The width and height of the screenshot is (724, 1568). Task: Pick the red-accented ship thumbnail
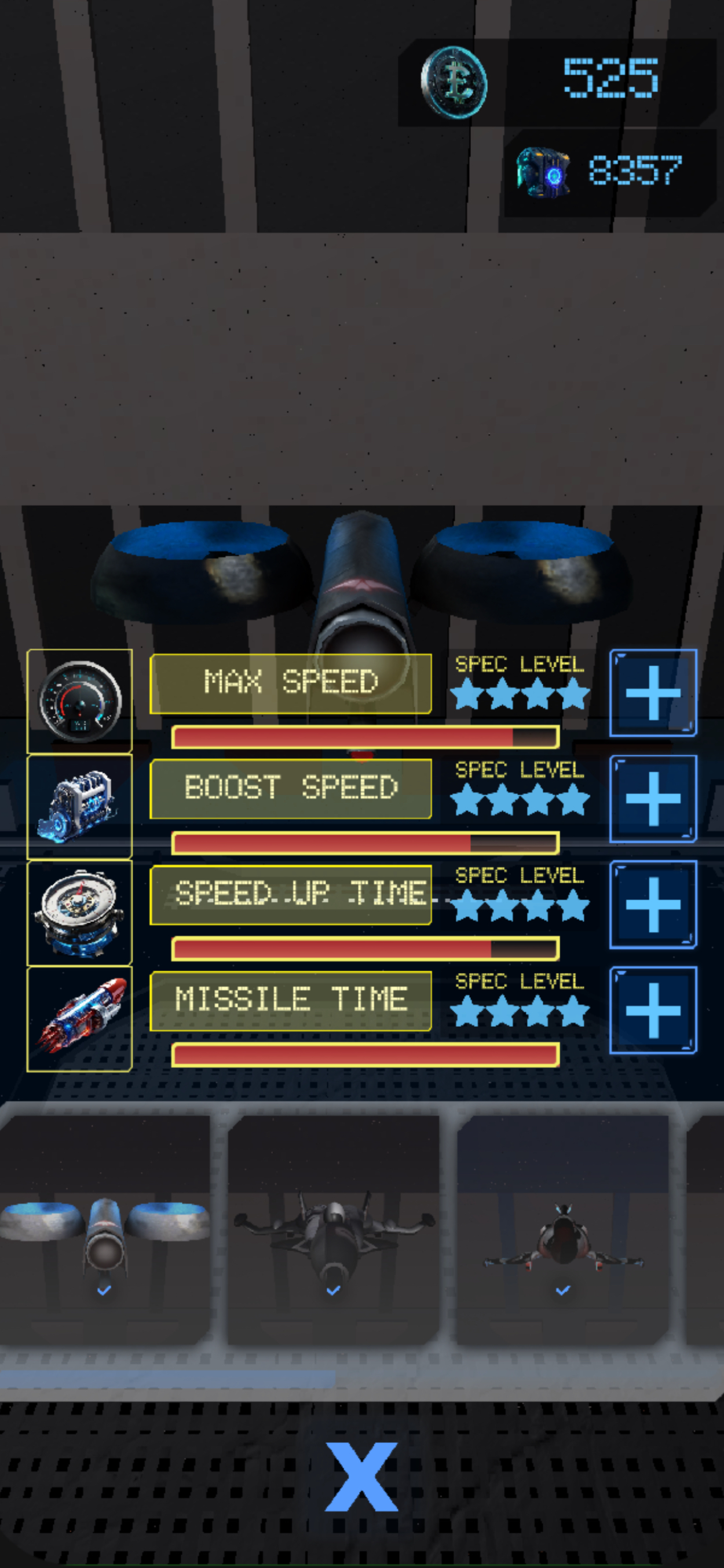(x=562, y=1231)
